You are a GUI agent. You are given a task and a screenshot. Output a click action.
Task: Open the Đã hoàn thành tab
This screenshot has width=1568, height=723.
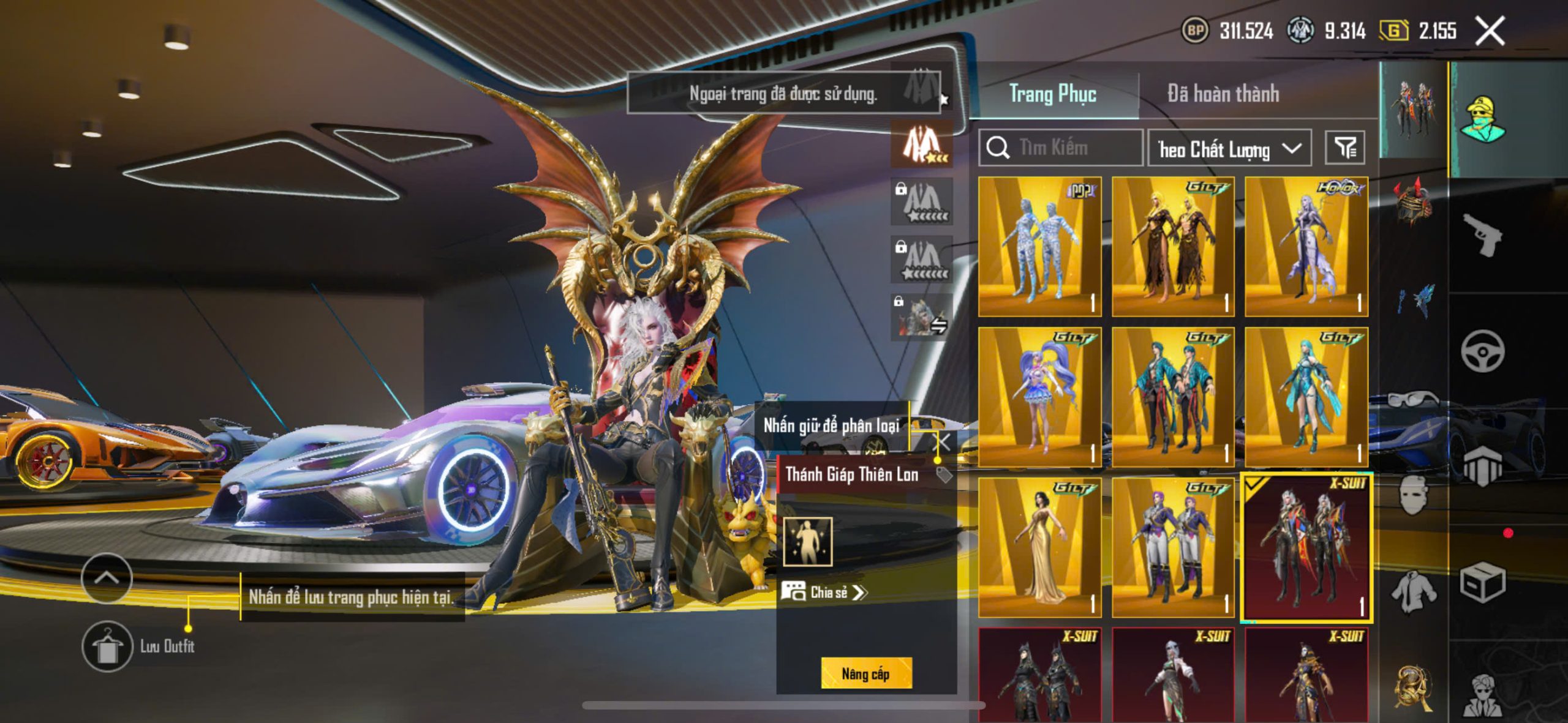(1223, 94)
